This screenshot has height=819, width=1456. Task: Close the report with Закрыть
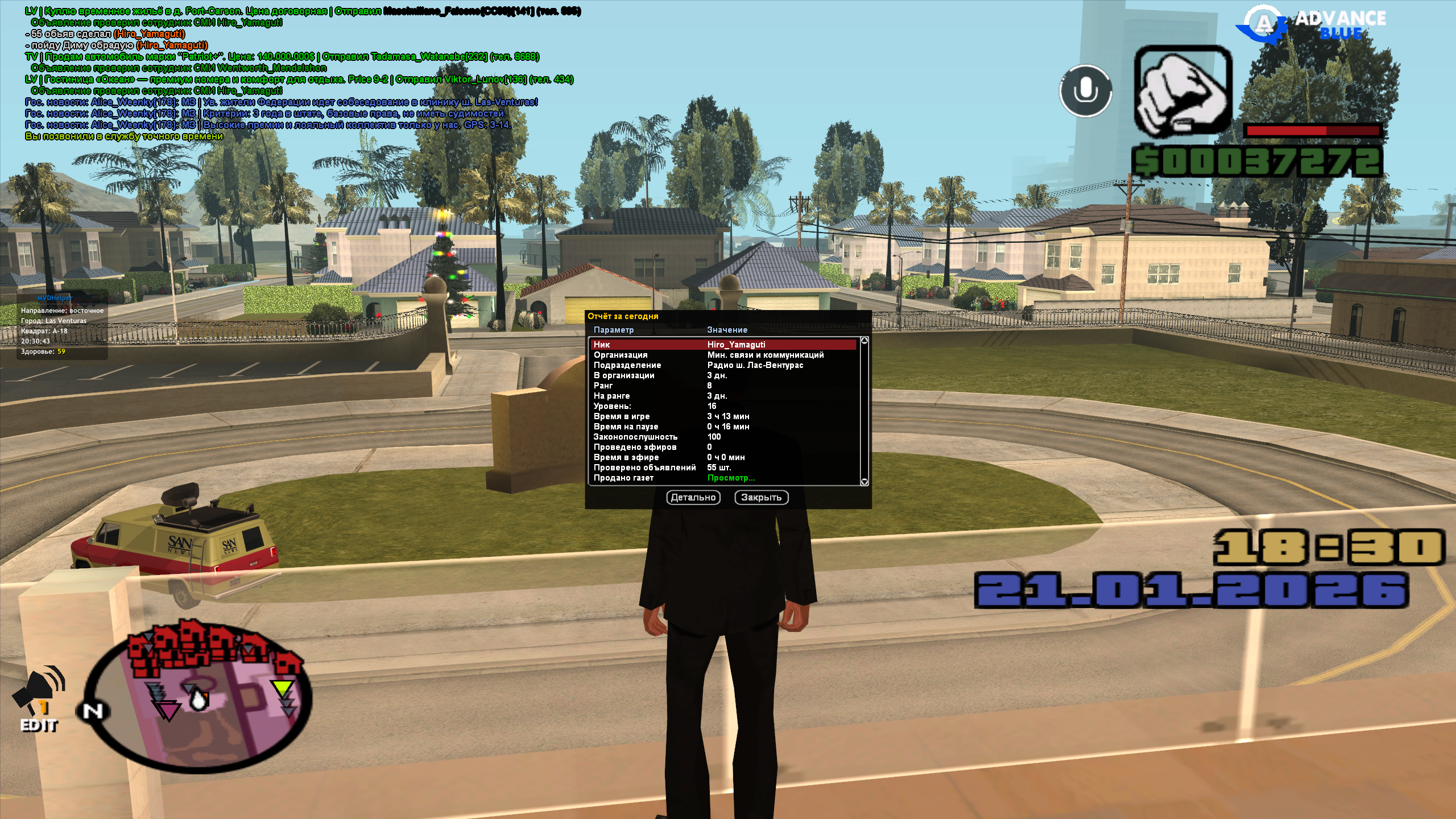click(x=761, y=498)
